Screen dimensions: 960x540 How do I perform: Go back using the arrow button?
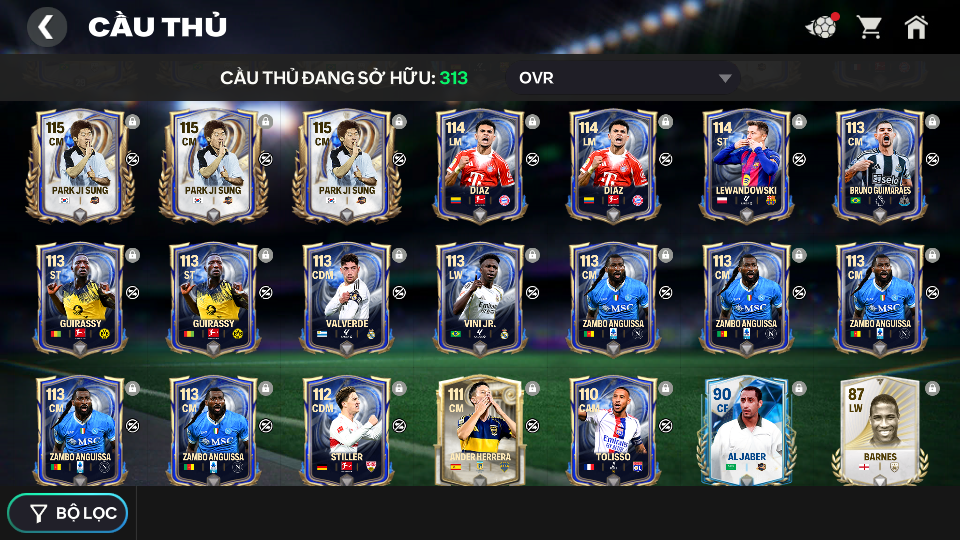(x=47, y=27)
